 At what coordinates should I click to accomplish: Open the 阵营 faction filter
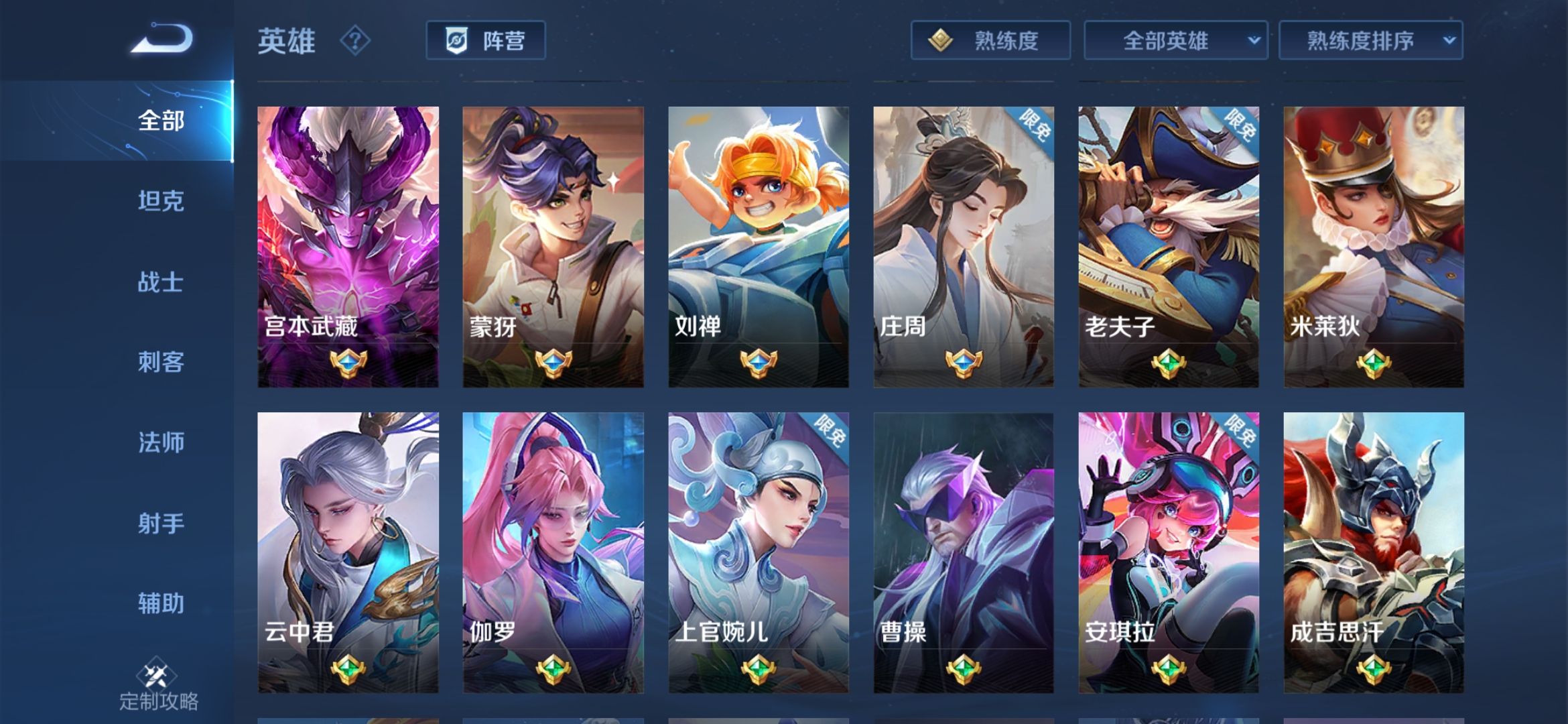(x=485, y=41)
